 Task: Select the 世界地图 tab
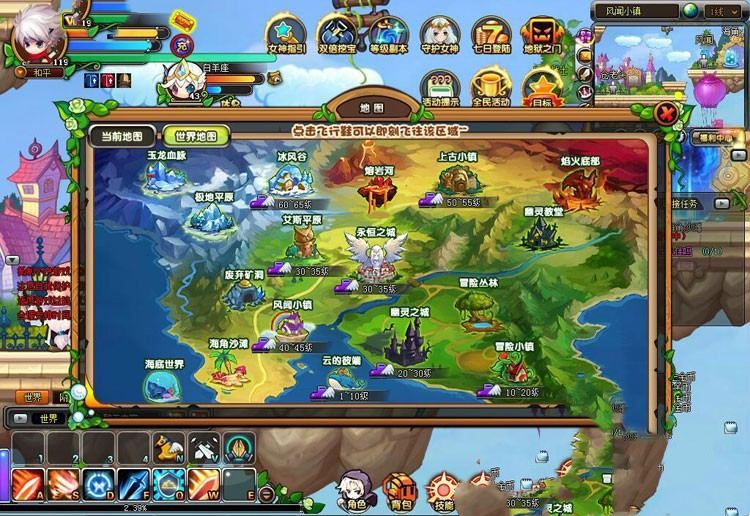194,136
